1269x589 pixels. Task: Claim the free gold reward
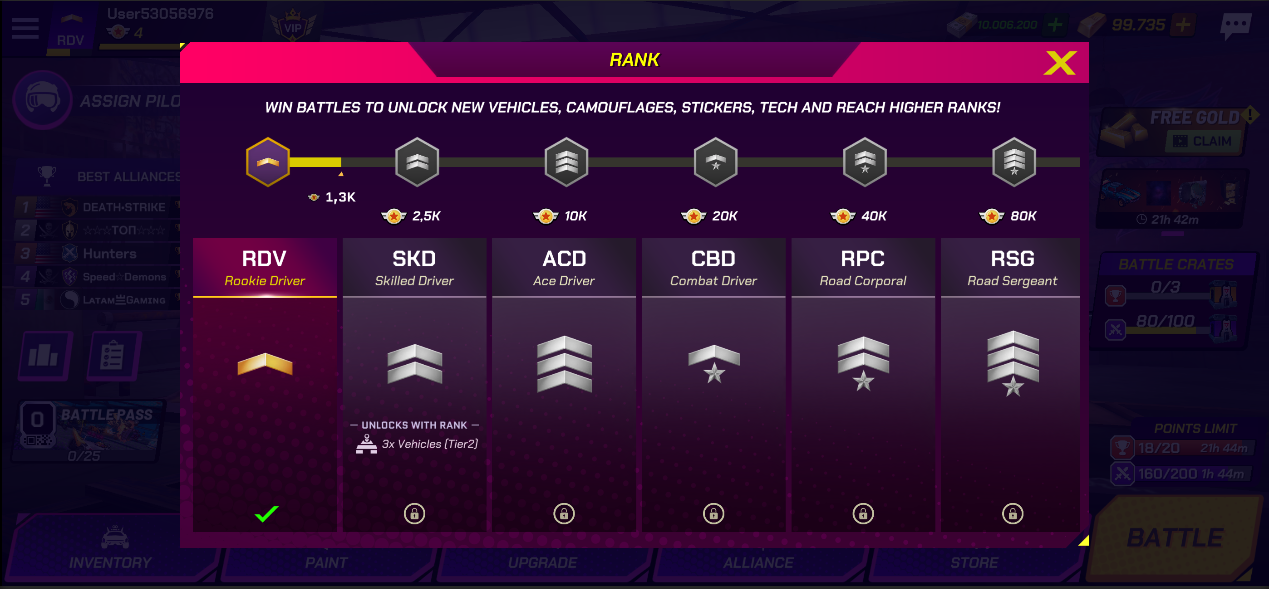(1203, 142)
